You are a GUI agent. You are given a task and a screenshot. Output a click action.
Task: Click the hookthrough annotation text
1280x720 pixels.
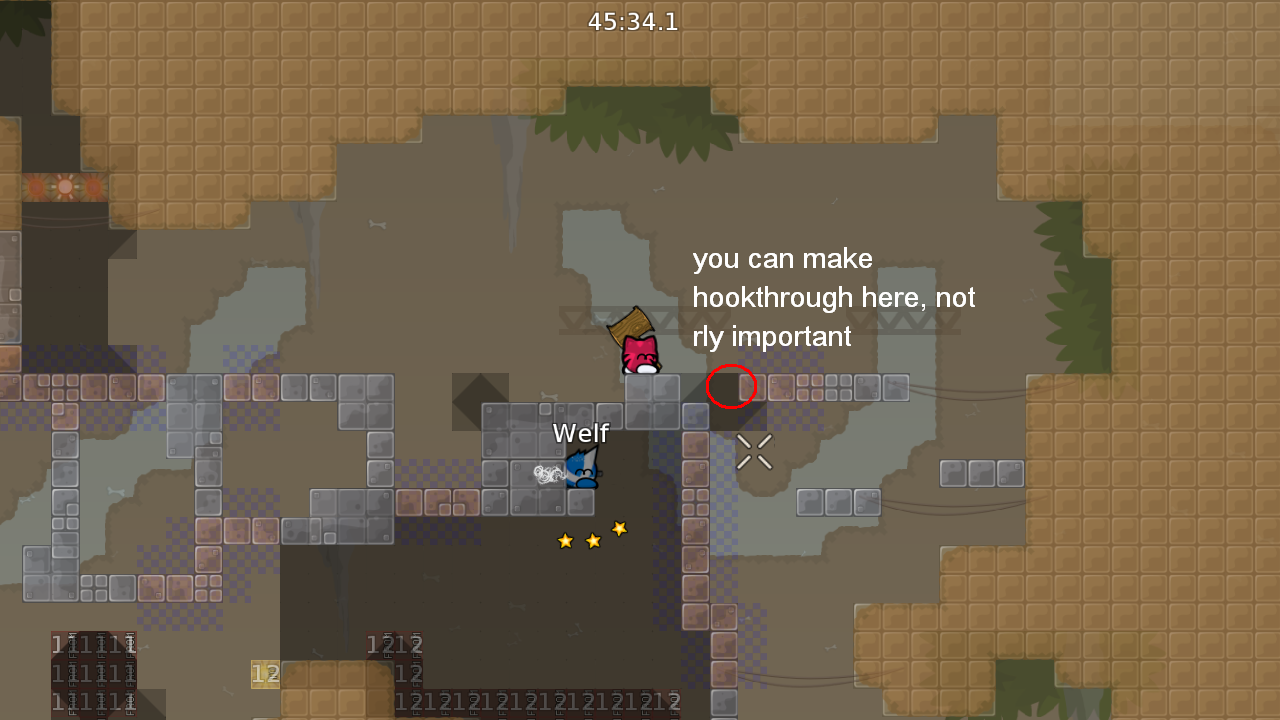click(833, 297)
